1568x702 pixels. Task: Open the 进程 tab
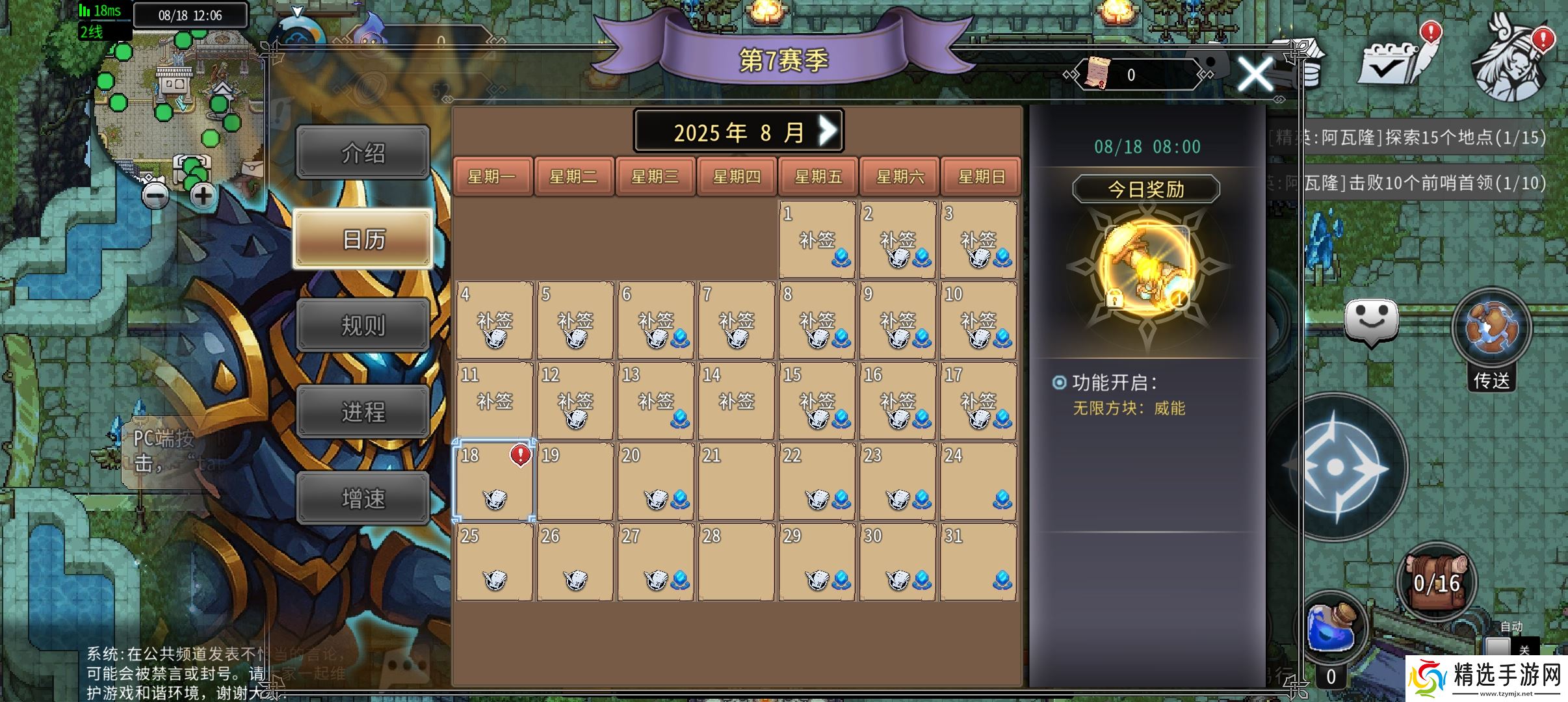coord(363,410)
